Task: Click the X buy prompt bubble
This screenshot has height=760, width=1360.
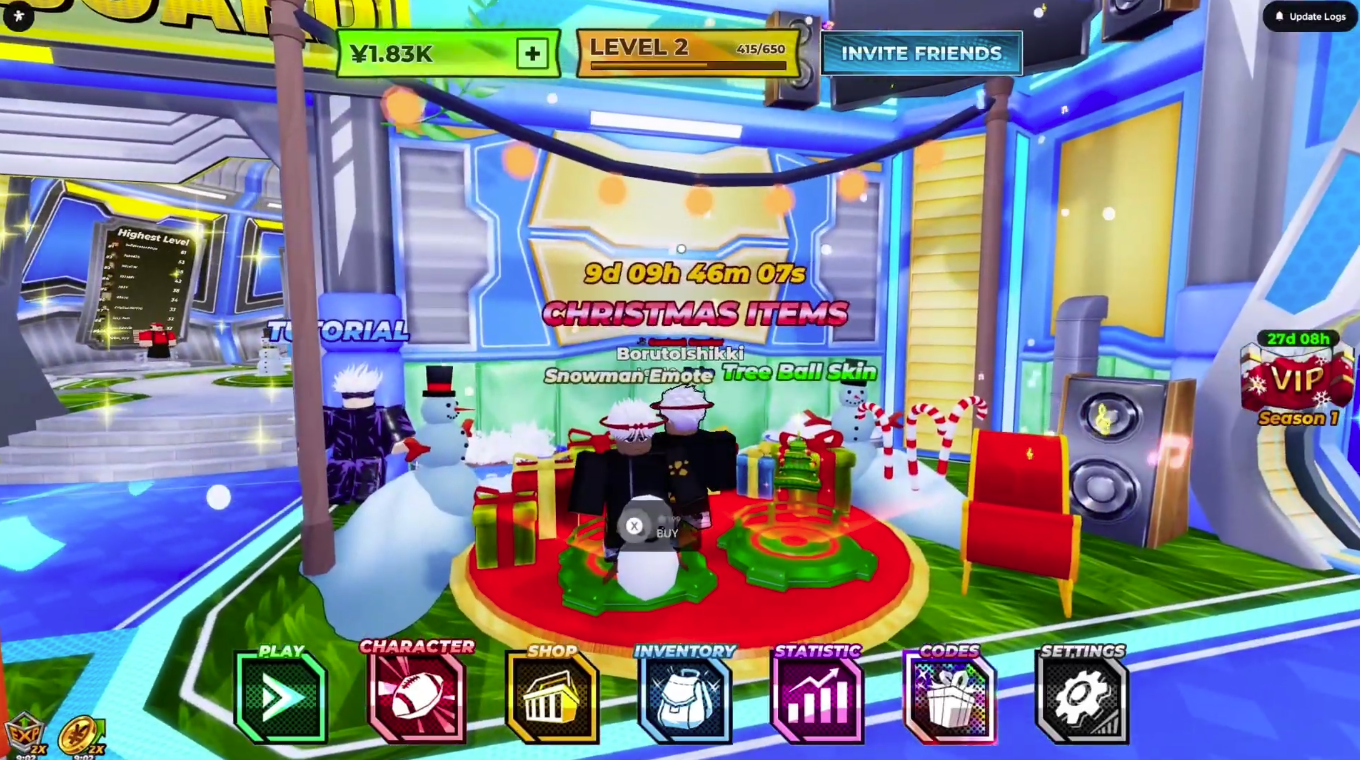Action: click(x=634, y=525)
